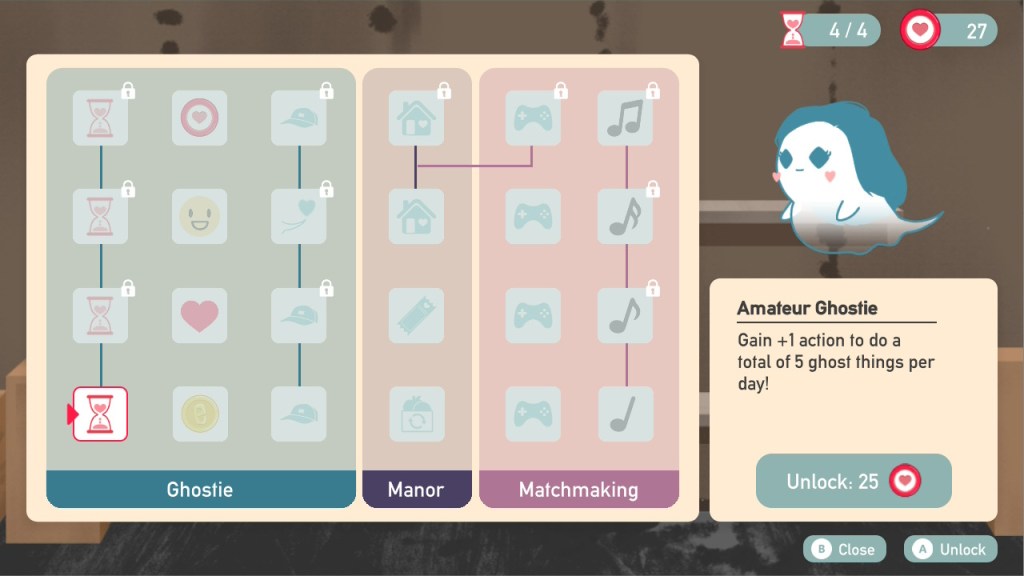Image resolution: width=1024 pixels, height=576 pixels.
Task: Click the Ghostie category header
Action: coord(200,490)
